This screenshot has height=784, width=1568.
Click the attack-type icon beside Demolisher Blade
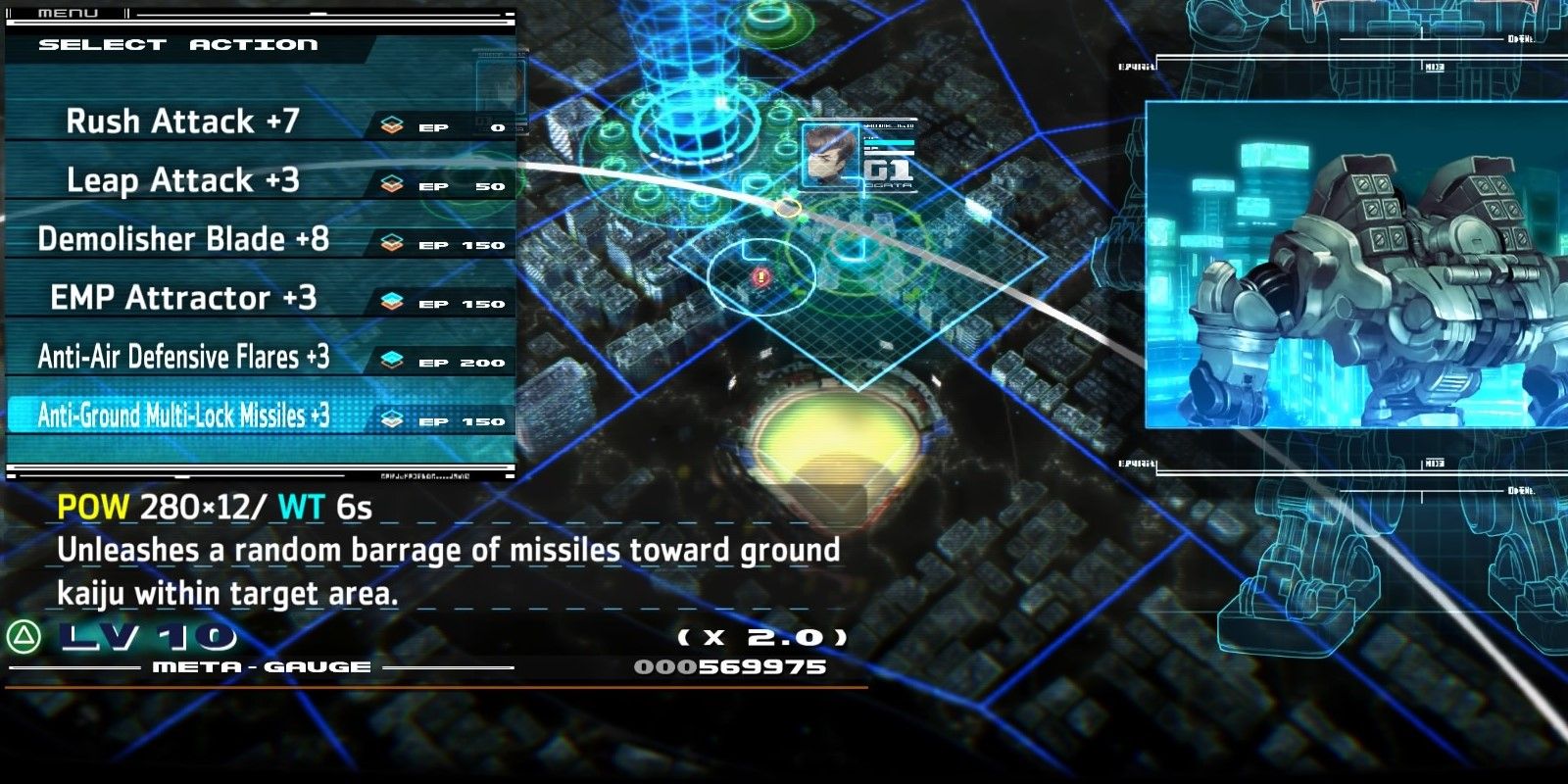tap(392, 241)
